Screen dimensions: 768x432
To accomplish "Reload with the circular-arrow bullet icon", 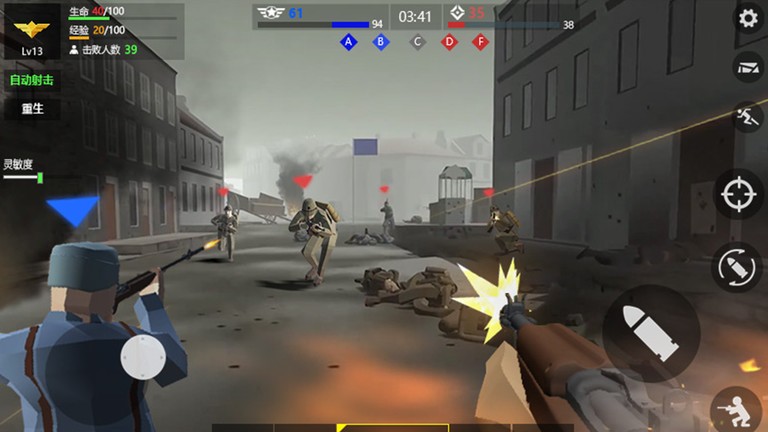I will coord(739,267).
